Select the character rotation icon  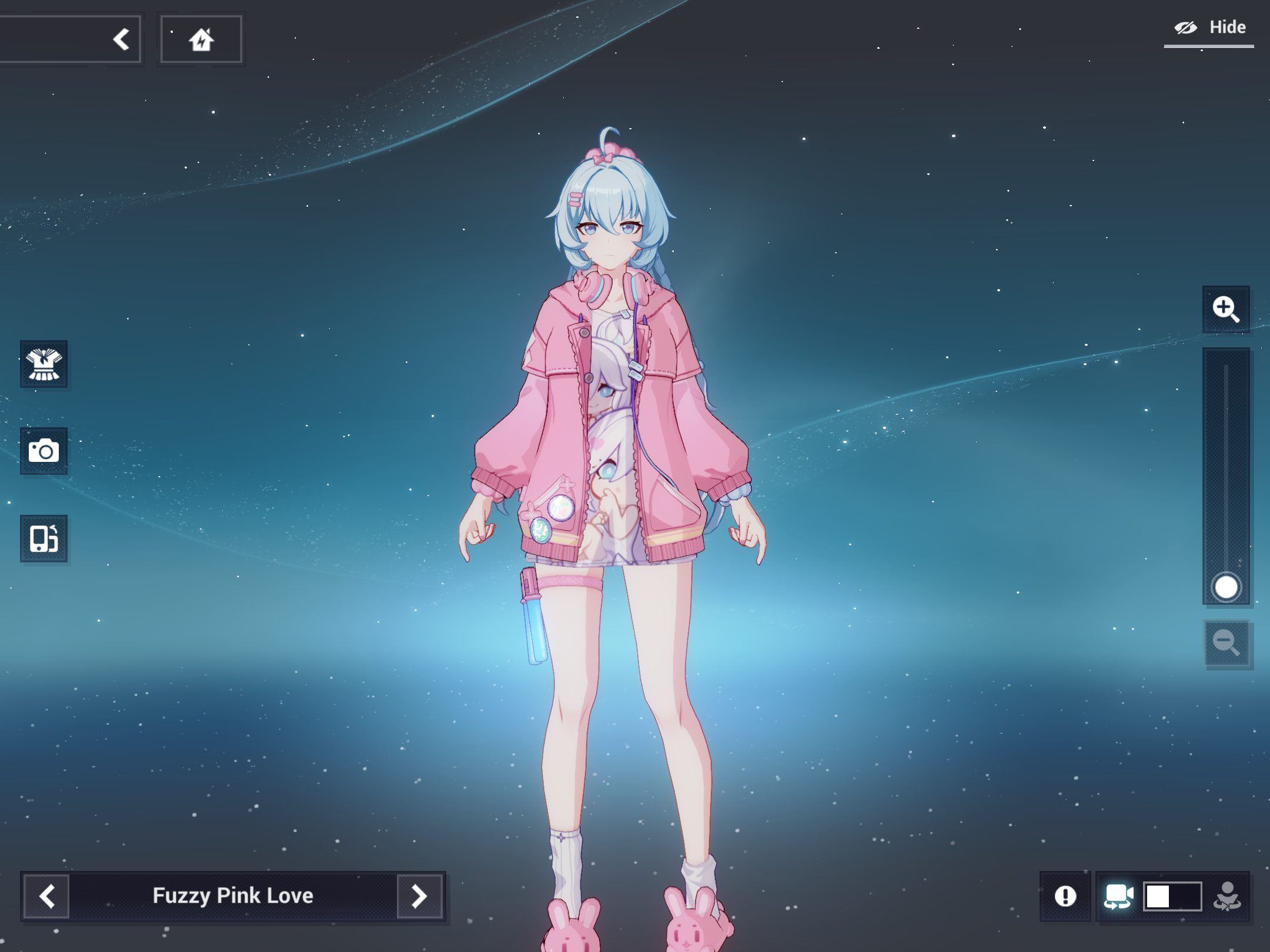[1226, 896]
